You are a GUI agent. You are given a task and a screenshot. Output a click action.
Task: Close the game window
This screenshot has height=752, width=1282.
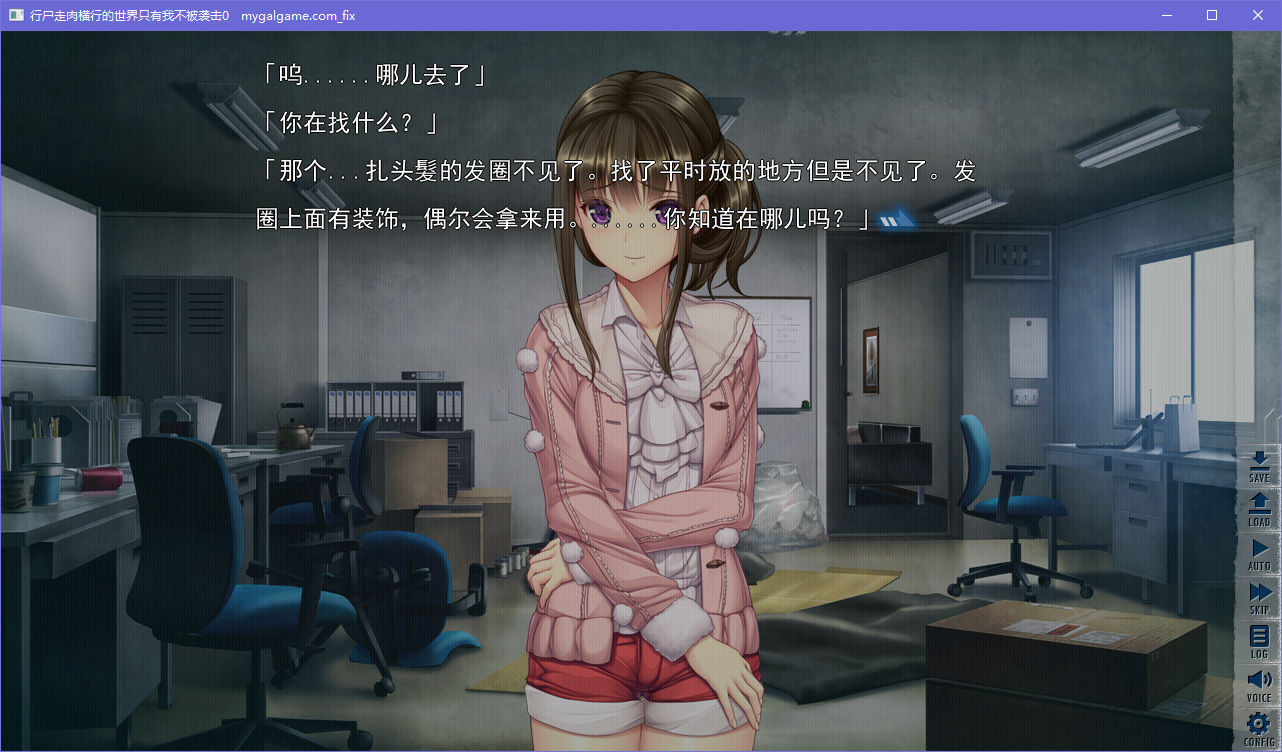click(1258, 15)
